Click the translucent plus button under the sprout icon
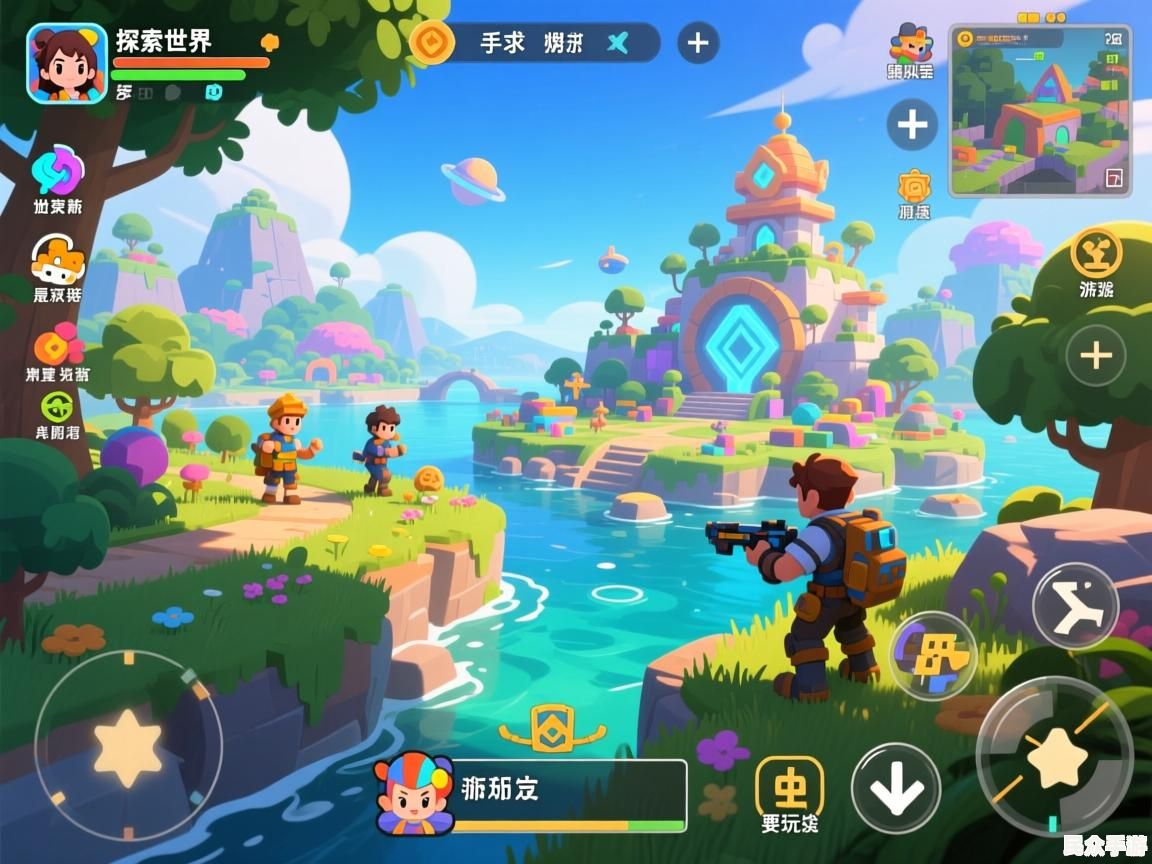The width and height of the screenshot is (1152, 864). pyautogui.click(x=1096, y=355)
